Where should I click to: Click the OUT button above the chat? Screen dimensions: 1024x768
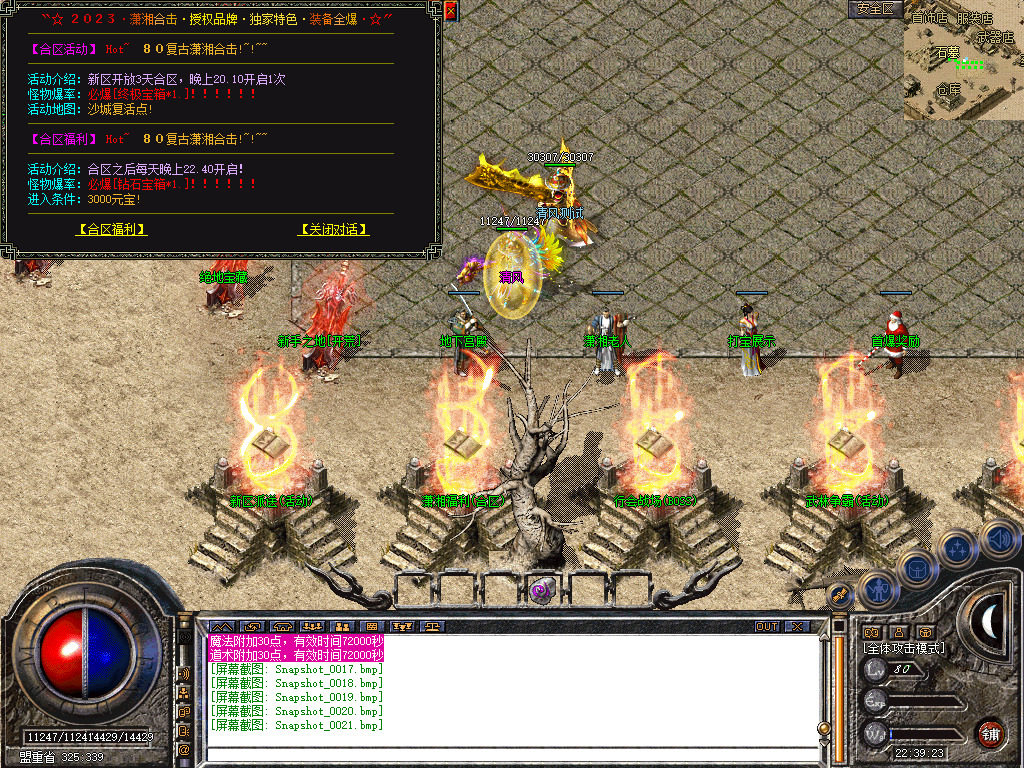767,627
